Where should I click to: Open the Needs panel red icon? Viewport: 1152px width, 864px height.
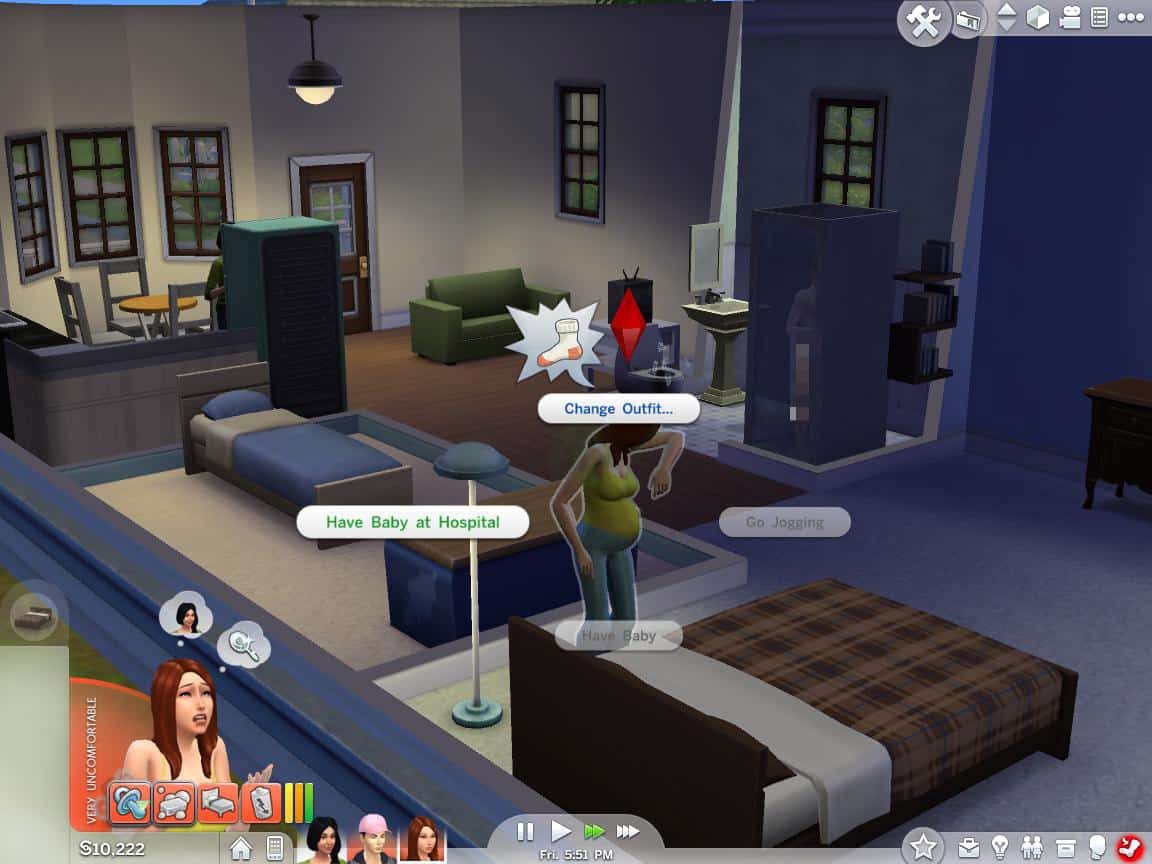pos(1131,848)
